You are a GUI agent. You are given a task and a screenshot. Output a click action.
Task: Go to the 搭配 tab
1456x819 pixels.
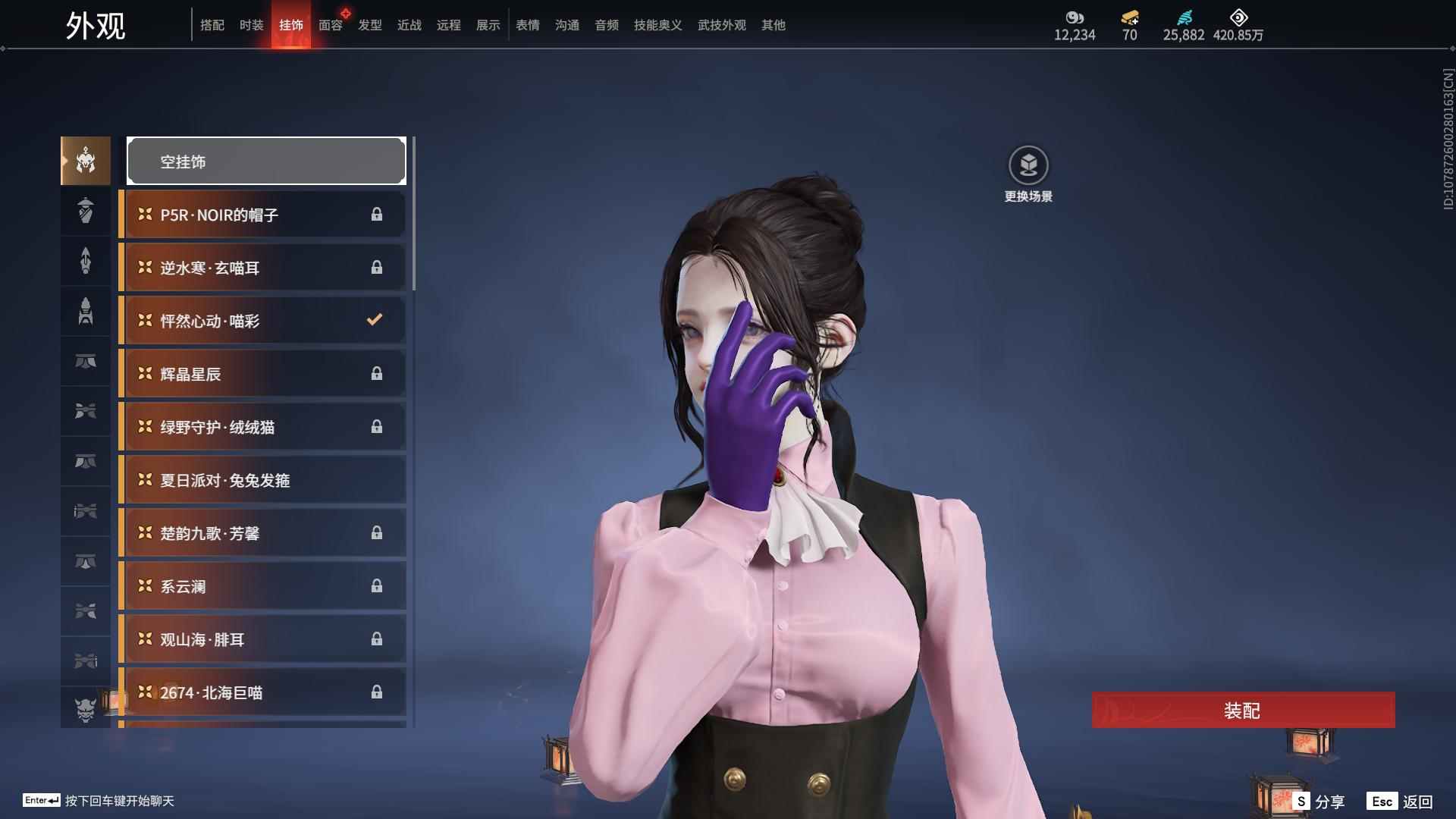click(212, 25)
